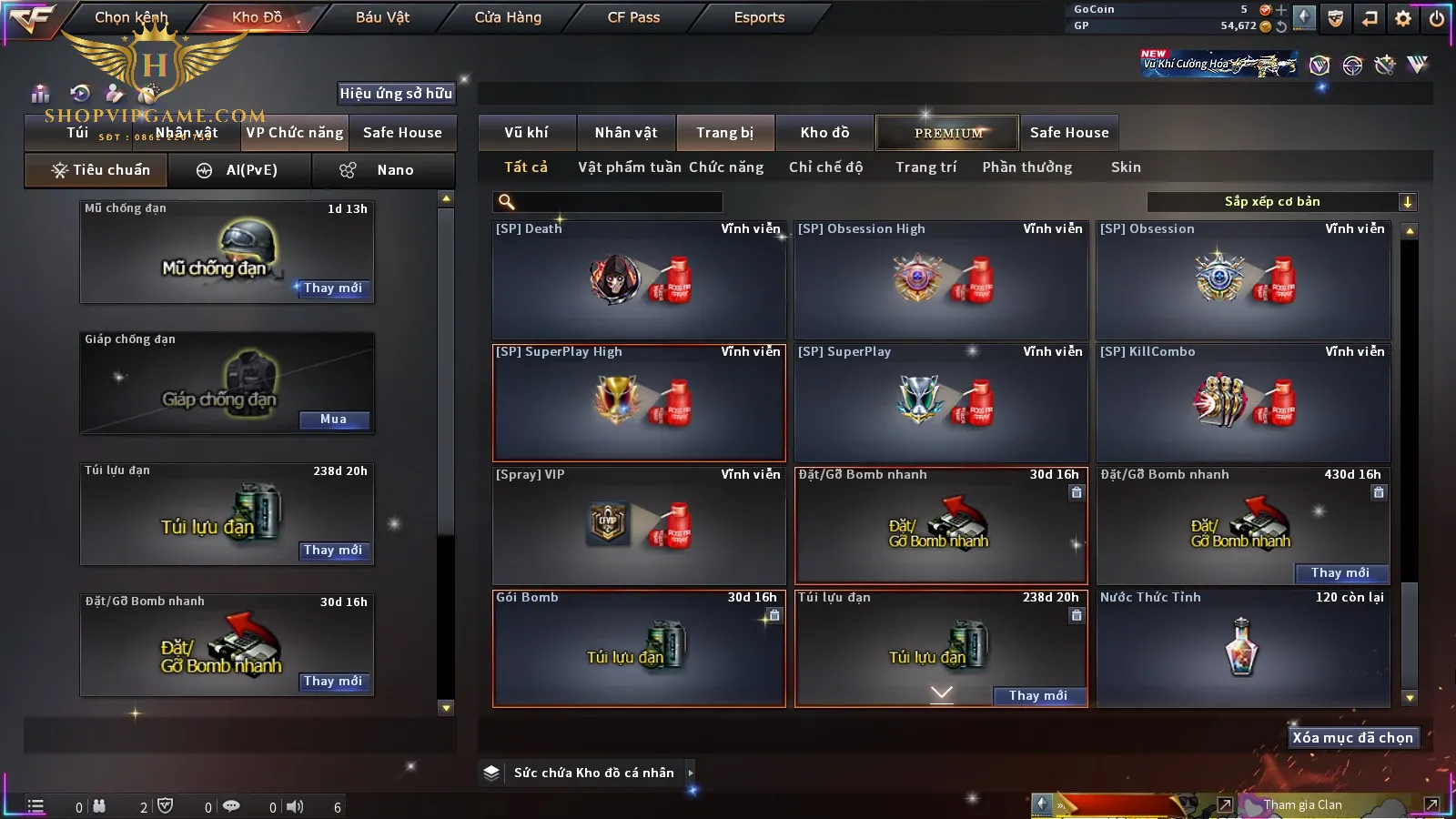
Task: Open the Báu Vật menu
Action: (382, 17)
